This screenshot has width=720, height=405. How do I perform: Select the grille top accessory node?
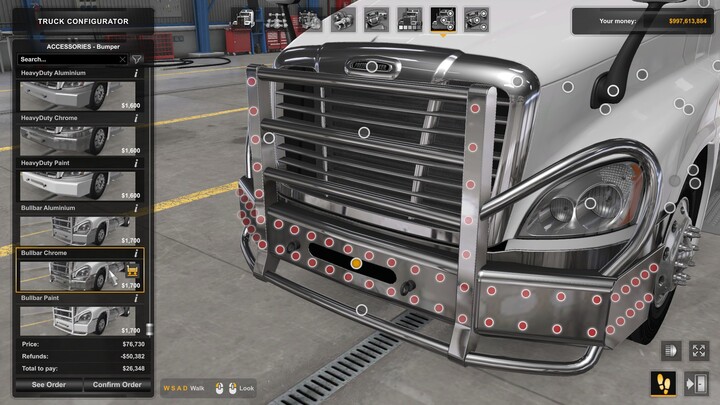pyautogui.click(x=372, y=67)
